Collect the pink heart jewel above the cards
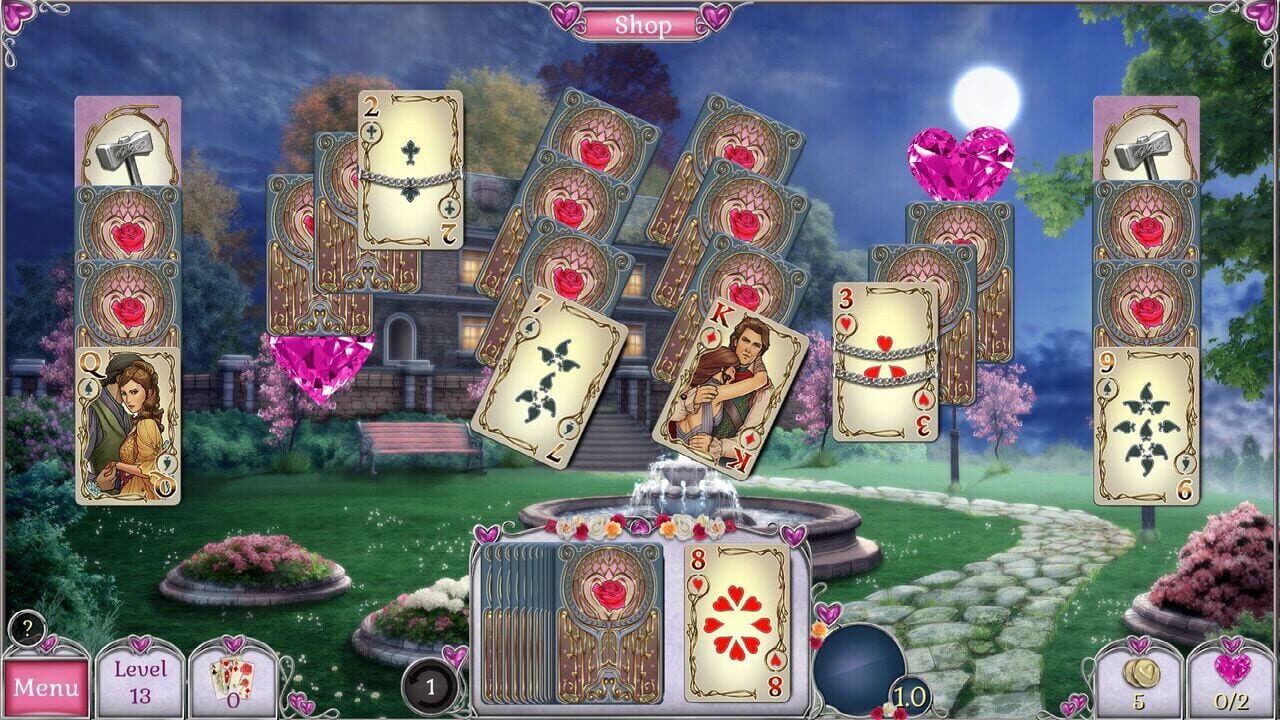 click(952, 158)
